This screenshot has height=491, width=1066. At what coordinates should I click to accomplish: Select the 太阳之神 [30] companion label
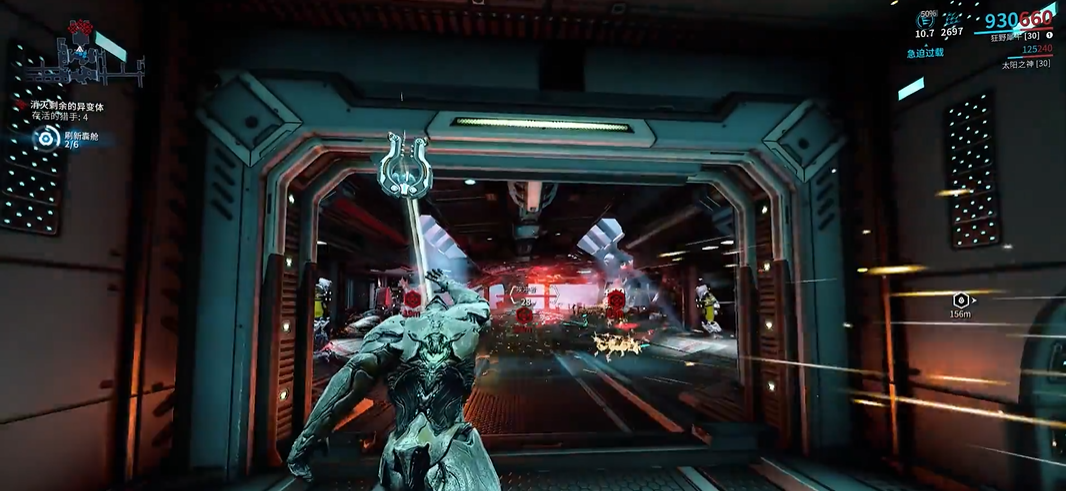(x=1026, y=64)
